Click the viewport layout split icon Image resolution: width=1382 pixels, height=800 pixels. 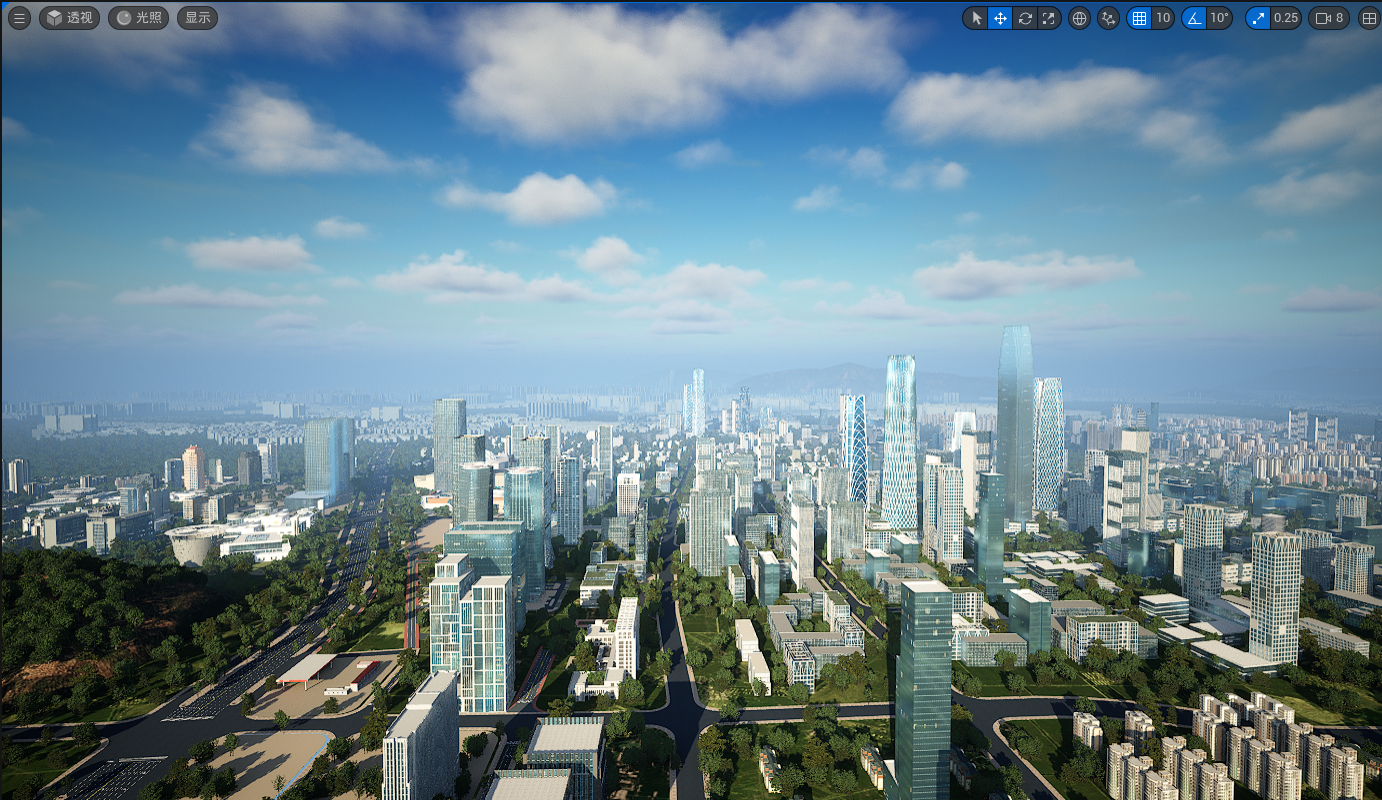[x=1369, y=18]
